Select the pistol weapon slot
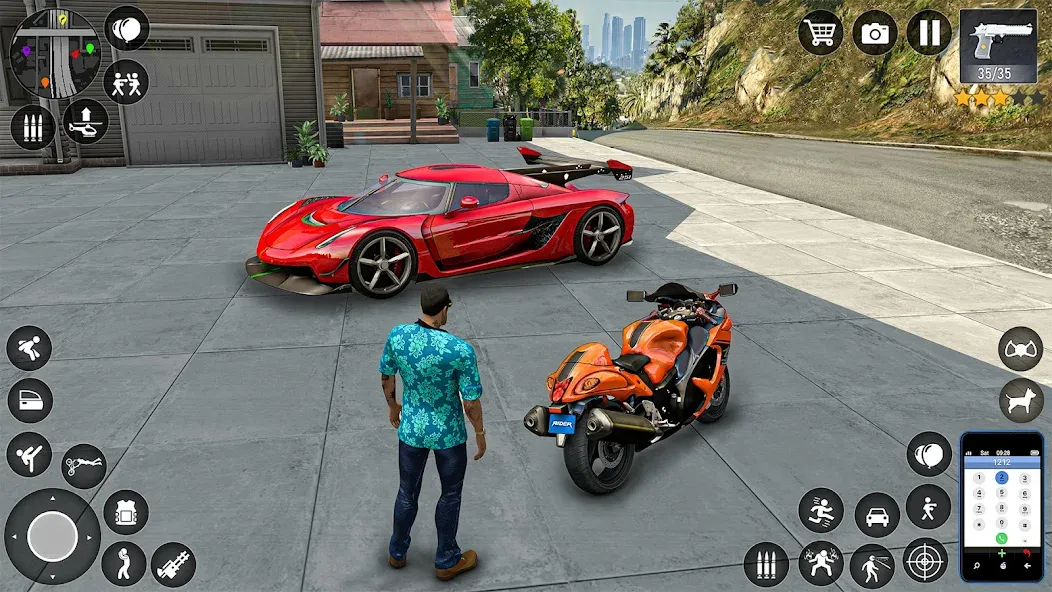This screenshot has width=1052, height=592. [x=998, y=47]
